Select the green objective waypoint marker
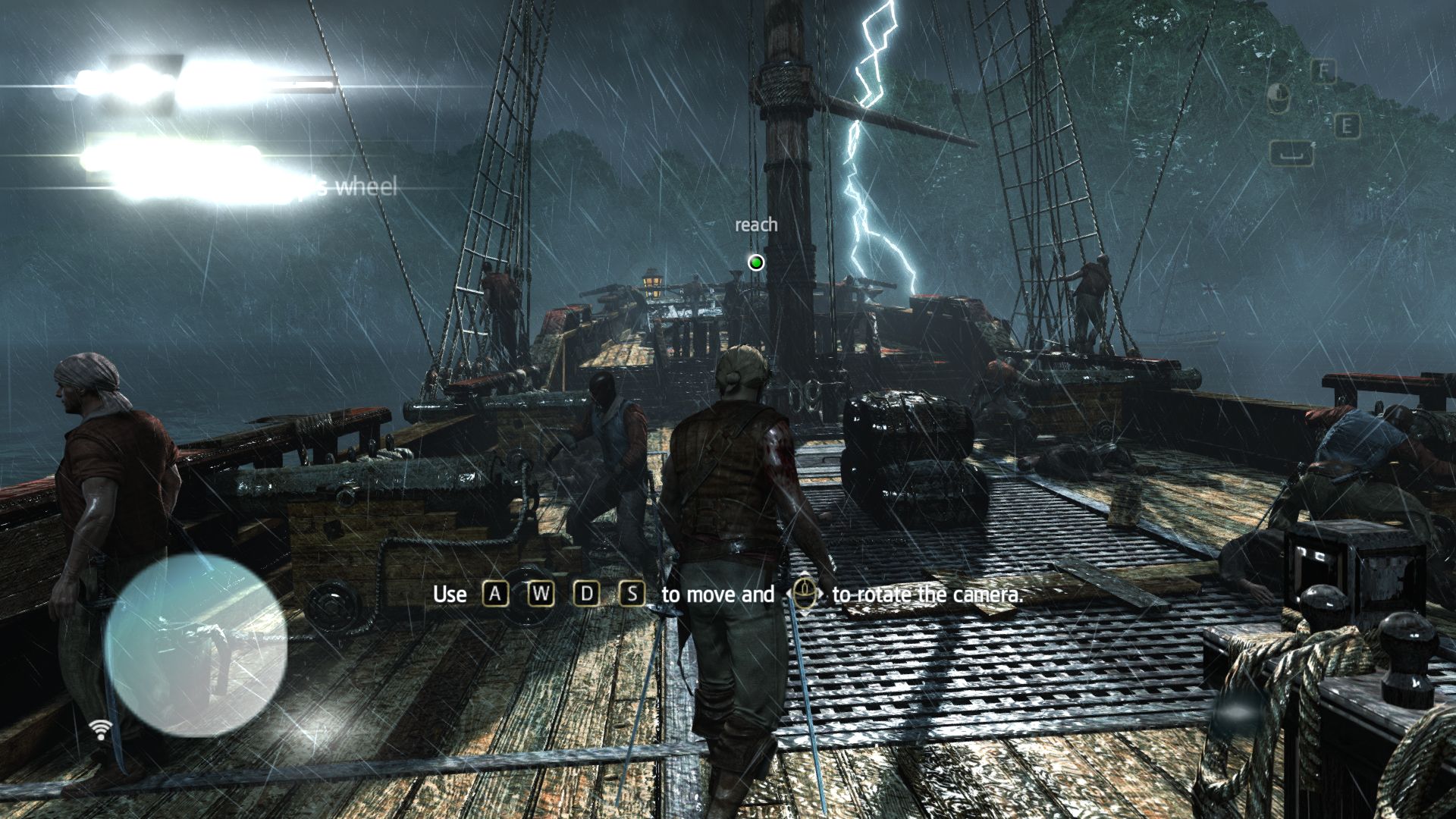1456x819 pixels. [x=755, y=262]
